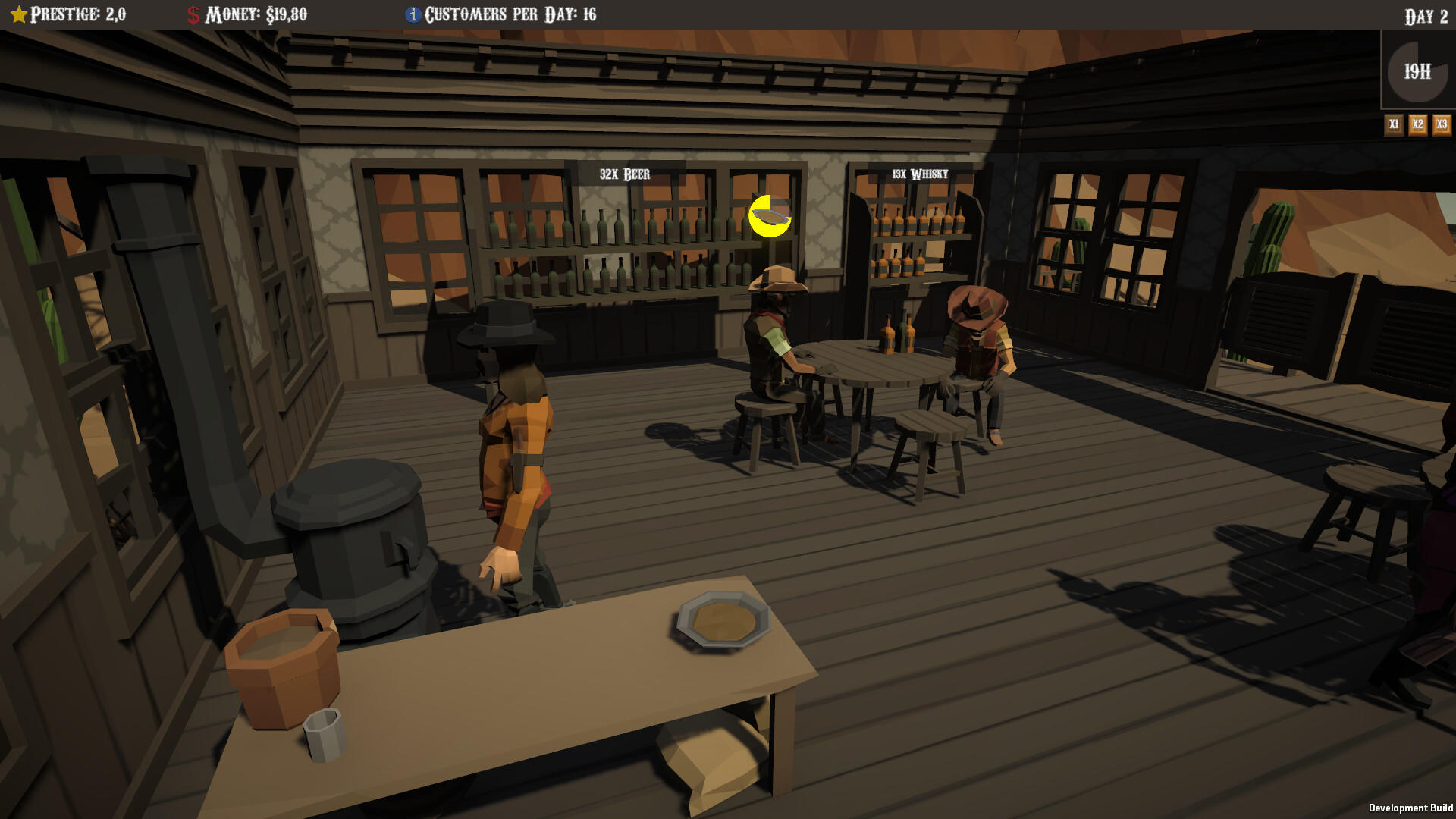This screenshot has width=1456, height=819.
Task: Open the 32X Beer shelf inventory
Action: (624, 174)
